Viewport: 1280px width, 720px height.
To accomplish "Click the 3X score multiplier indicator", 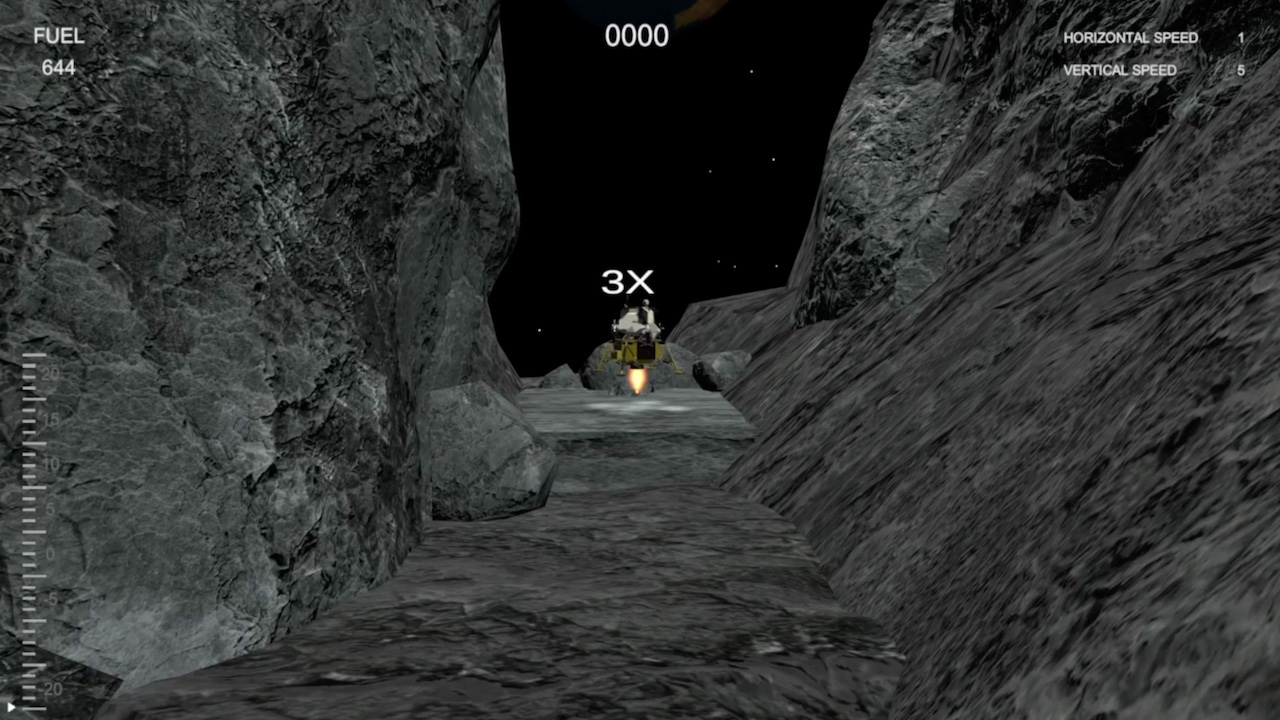I will 628,283.
